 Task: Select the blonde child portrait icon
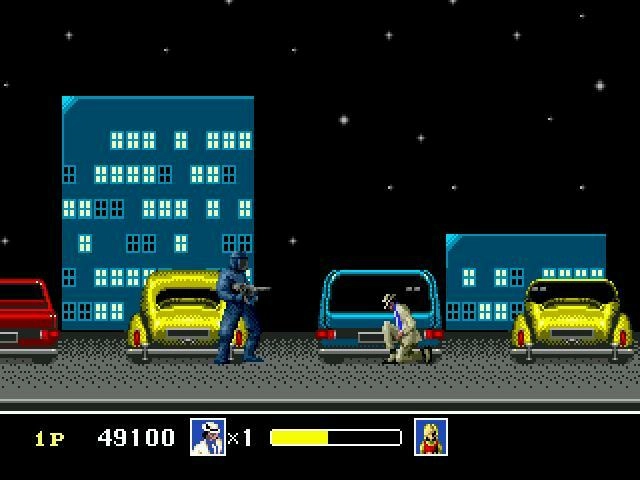[x=431, y=437]
